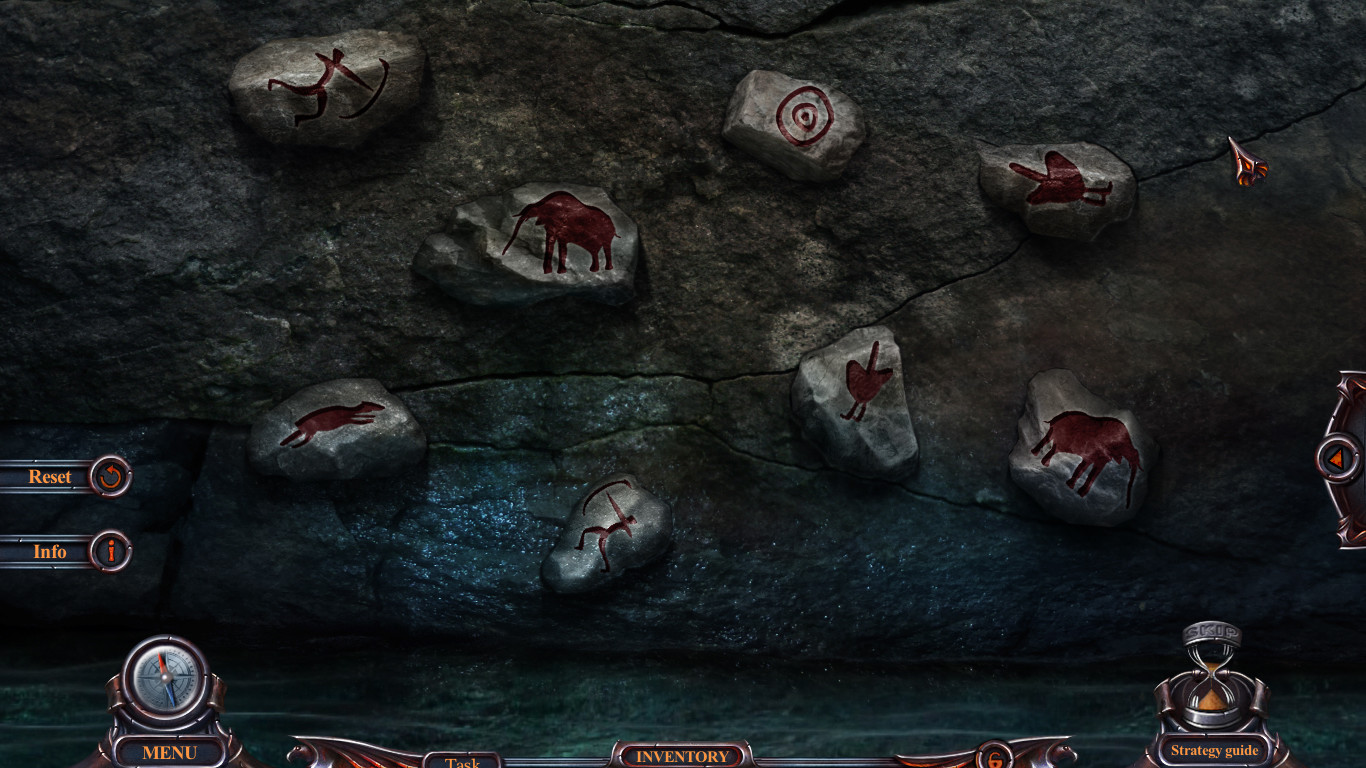Open the INVENTORY
1366x768 pixels.
[680, 757]
